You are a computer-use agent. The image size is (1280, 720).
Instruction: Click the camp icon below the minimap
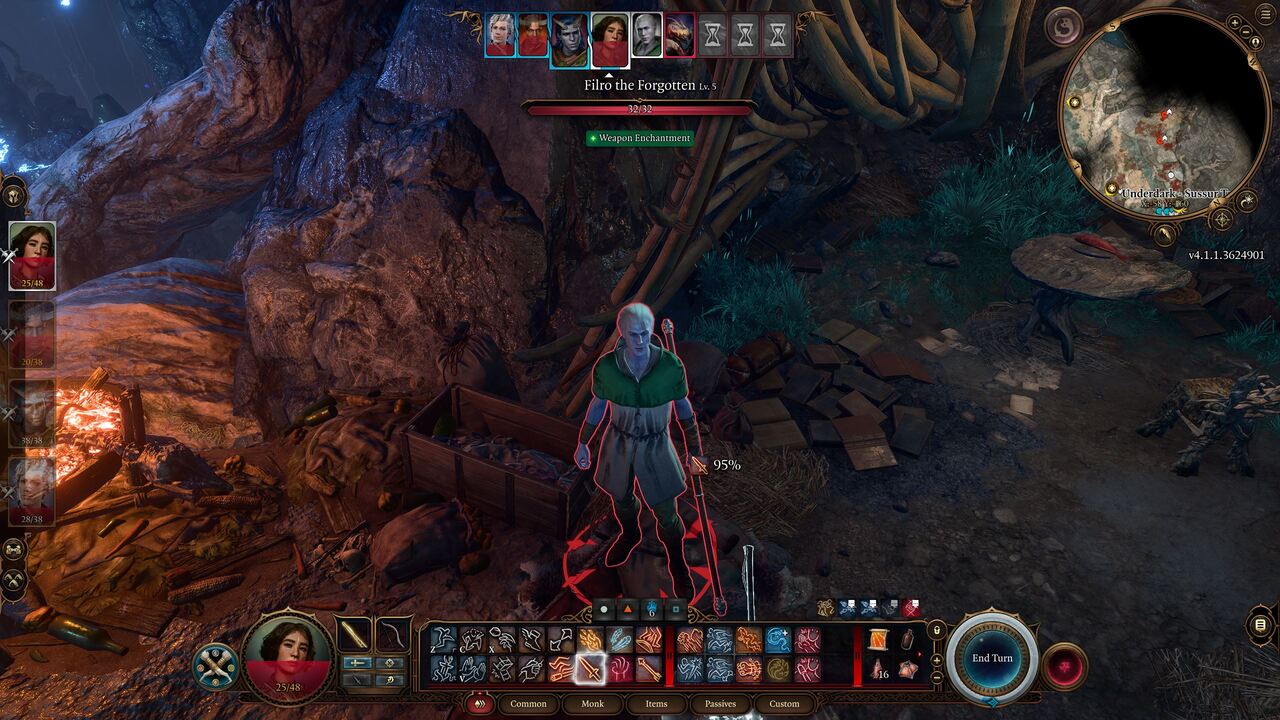(x=1164, y=234)
